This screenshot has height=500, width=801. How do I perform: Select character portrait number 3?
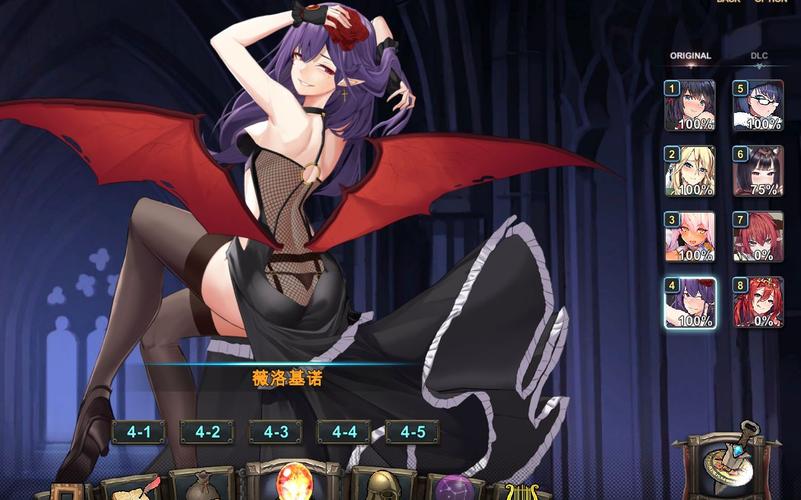690,237
